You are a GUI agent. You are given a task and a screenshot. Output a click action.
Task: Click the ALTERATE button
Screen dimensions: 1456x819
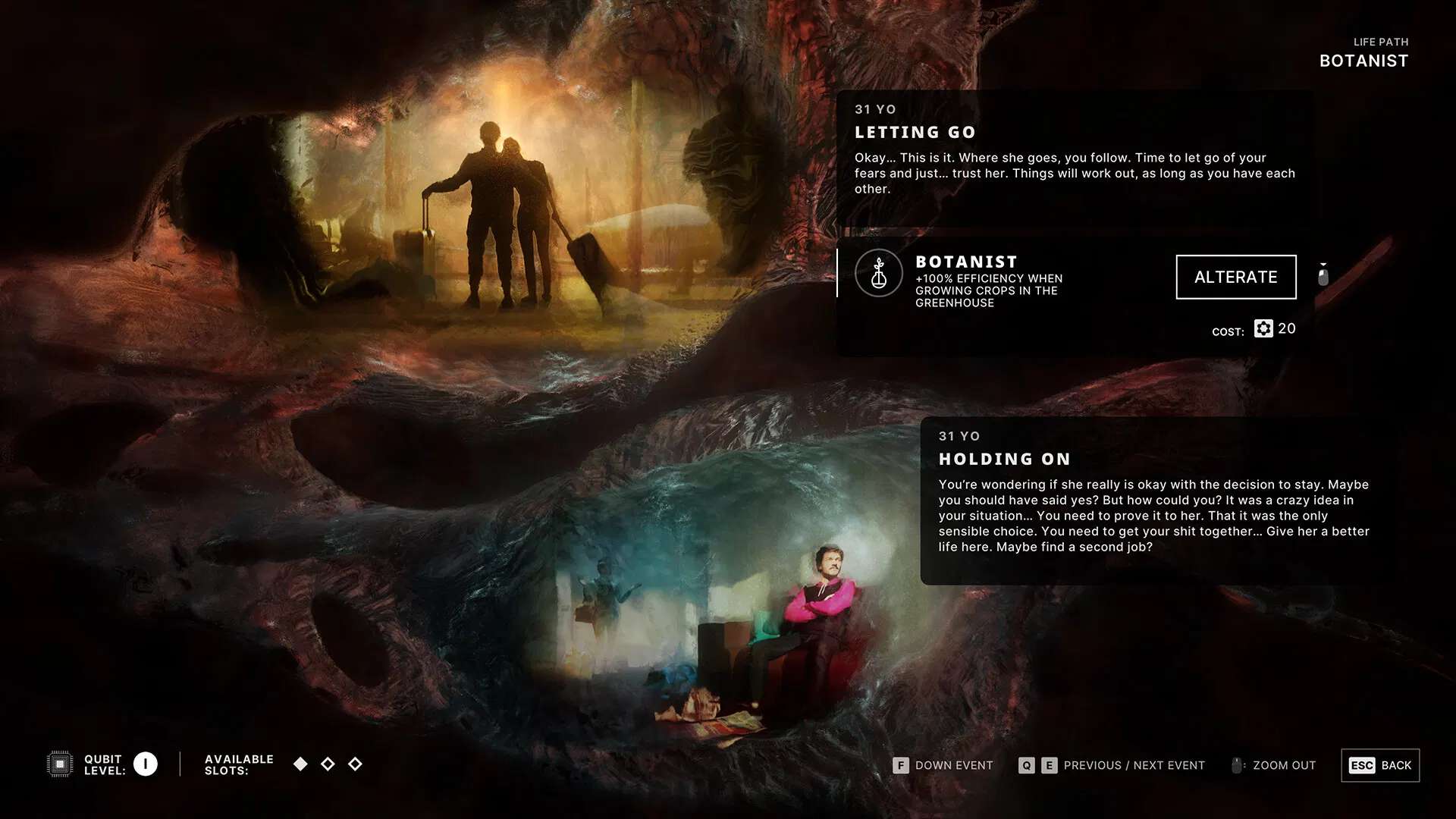(1235, 277)
